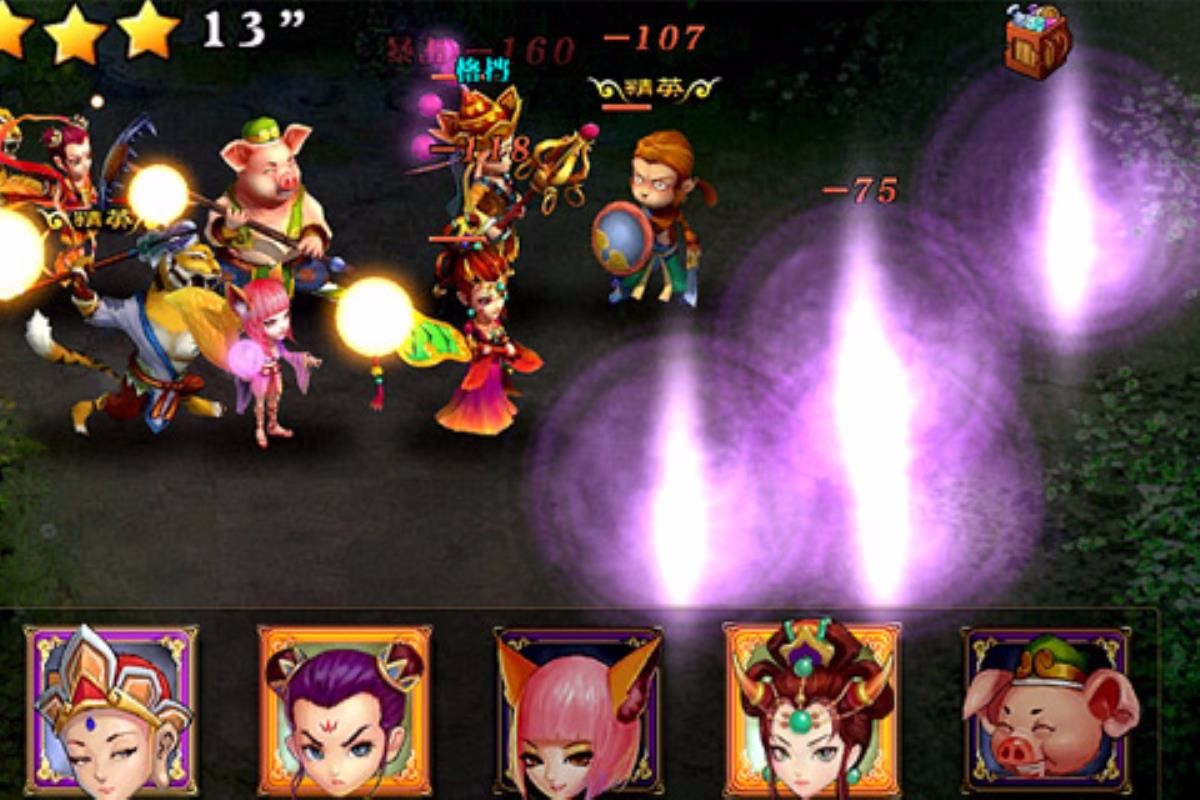
Task: Select the crowned monk hero portrait
Action: (111, 710)
